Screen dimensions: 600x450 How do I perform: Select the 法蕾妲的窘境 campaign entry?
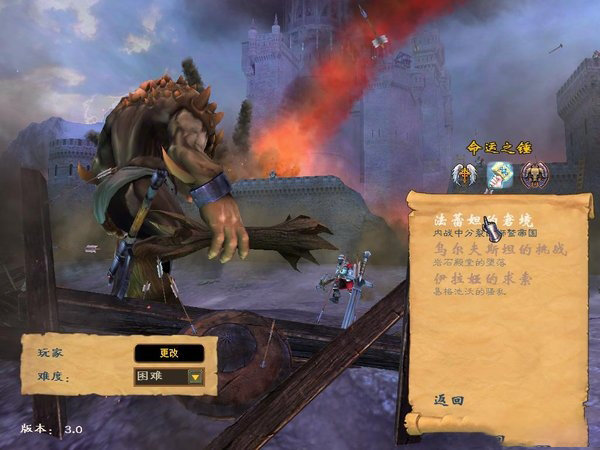tap(468, 219)
